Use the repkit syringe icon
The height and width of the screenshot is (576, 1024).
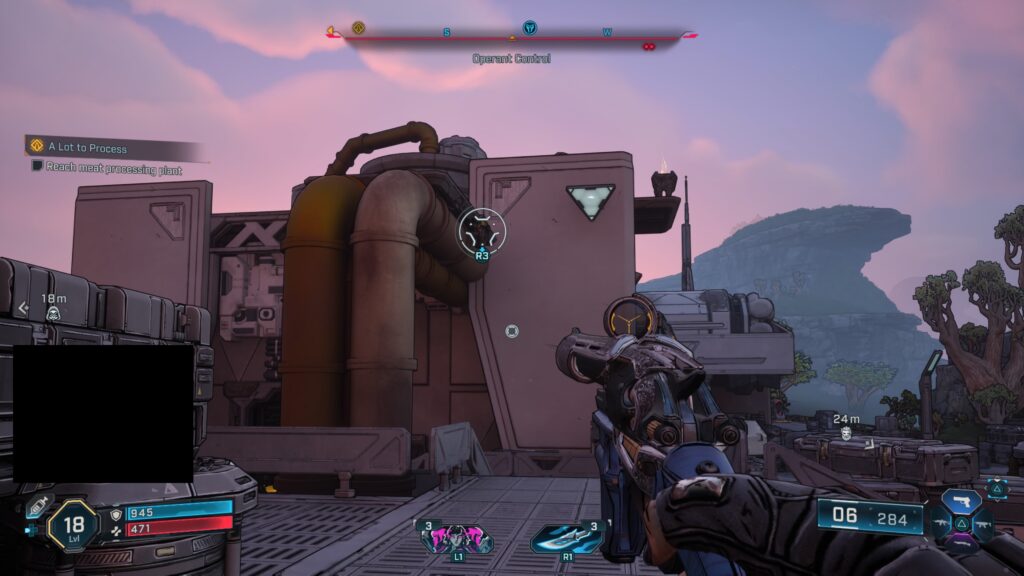point(36,507)
